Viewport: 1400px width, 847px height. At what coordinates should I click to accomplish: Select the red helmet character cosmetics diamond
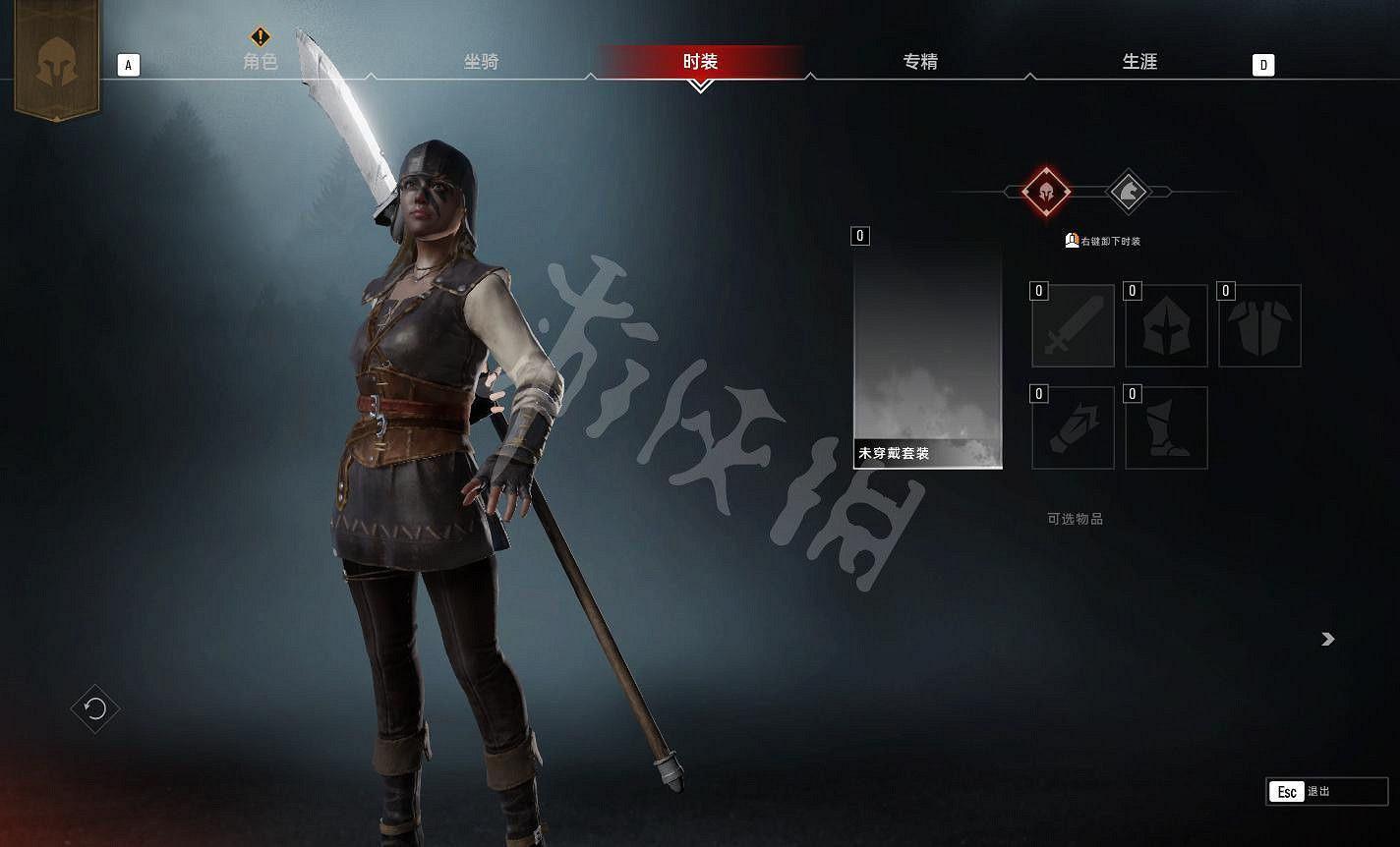[x=1044, y=193]
